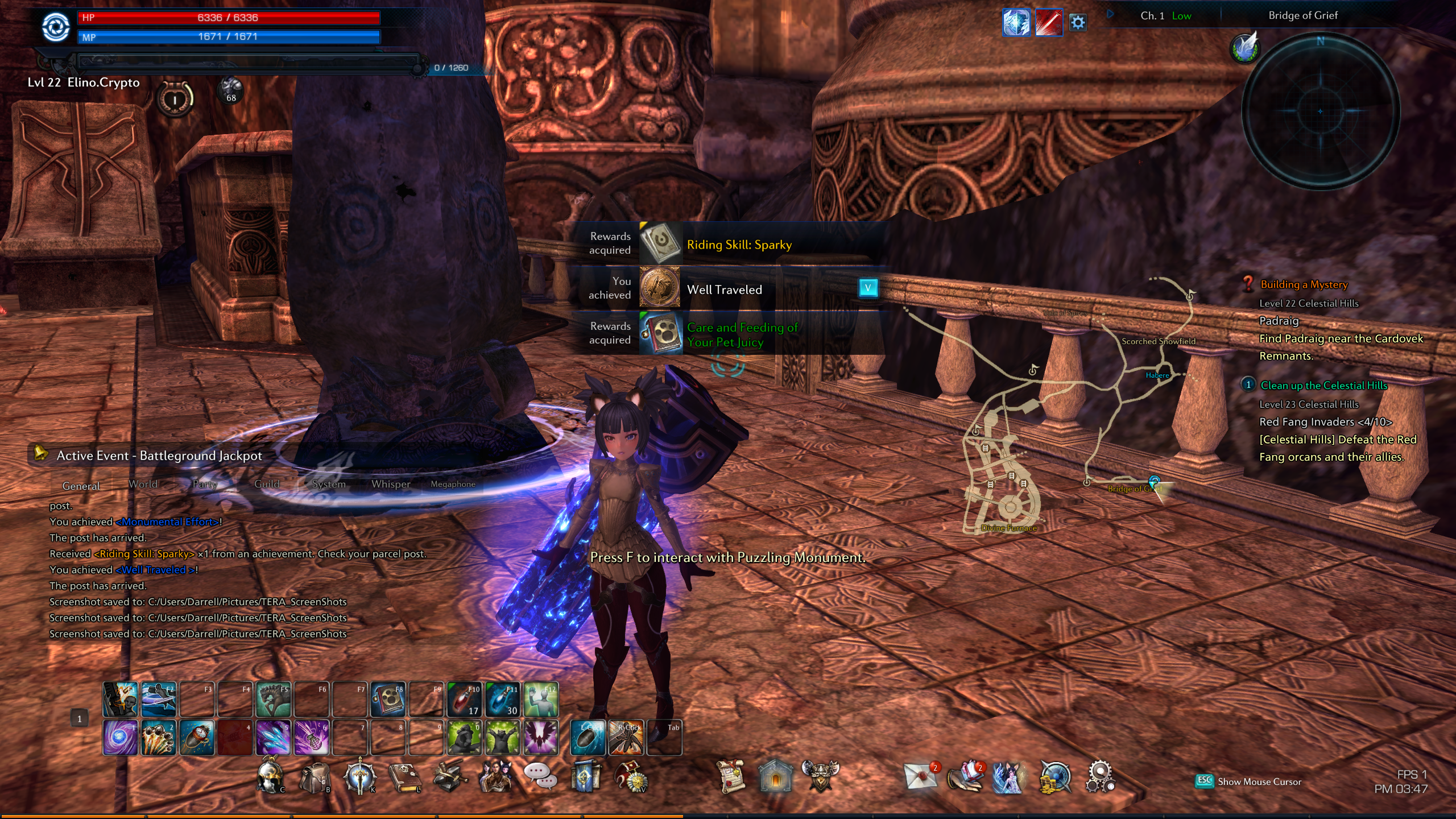This screenshot has height=819, width=1456.
Task: Click the blue gear buff settings icon
Action: click(1078, 23)
